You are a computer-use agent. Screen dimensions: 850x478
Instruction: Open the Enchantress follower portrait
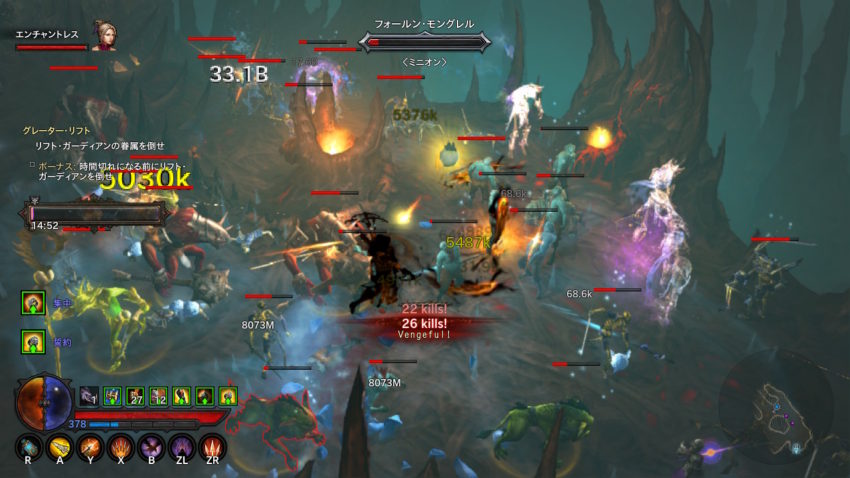tap(102, 36)
